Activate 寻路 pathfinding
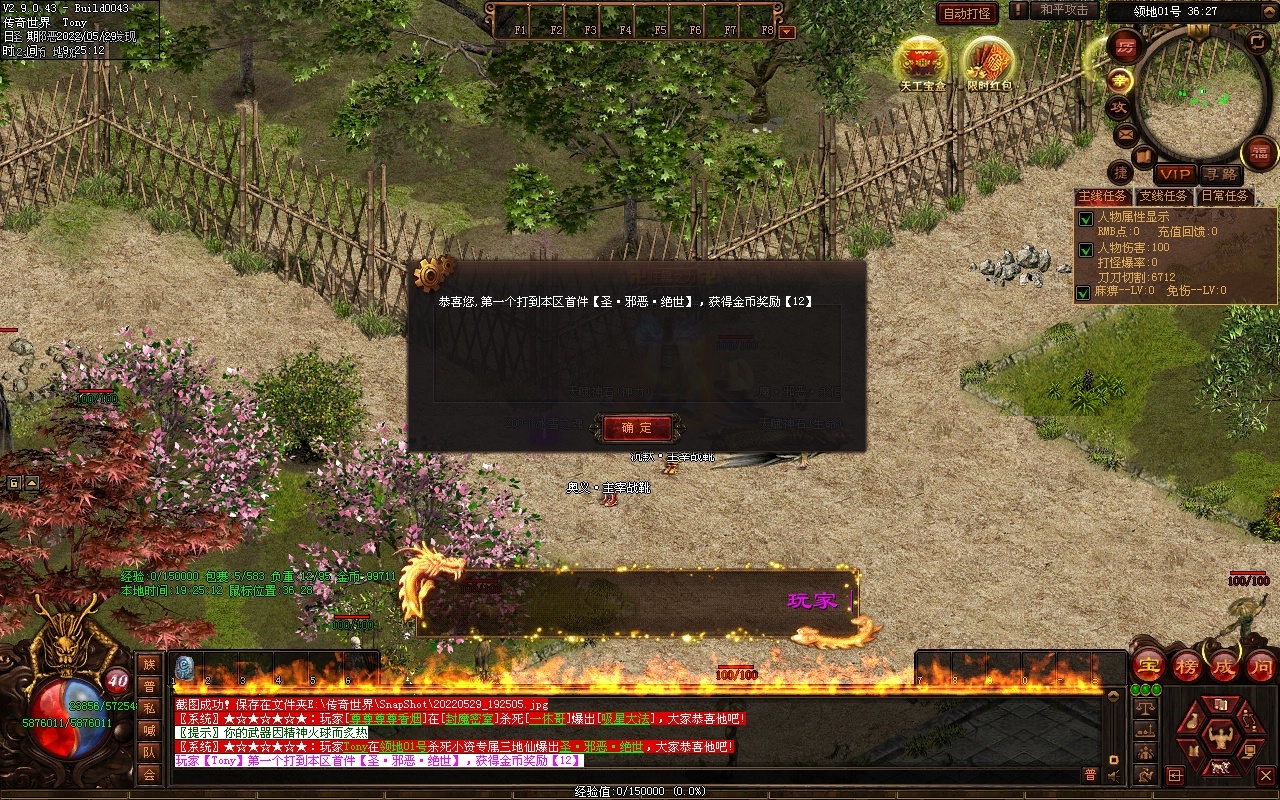The image size is (1280, 800). click(1220, 174)
